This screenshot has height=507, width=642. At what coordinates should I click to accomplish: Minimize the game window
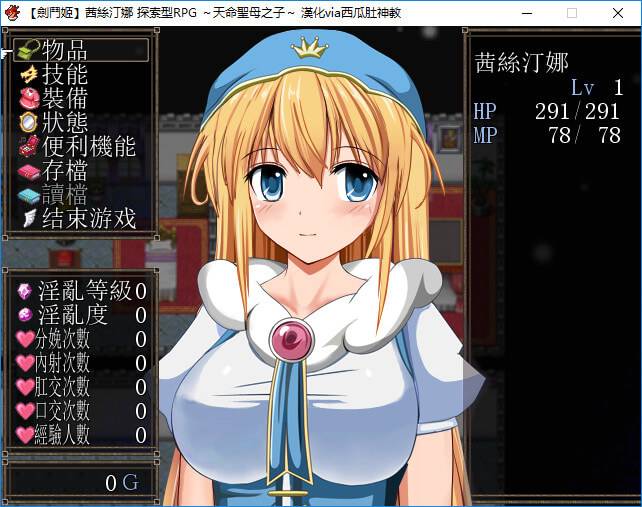526,13
